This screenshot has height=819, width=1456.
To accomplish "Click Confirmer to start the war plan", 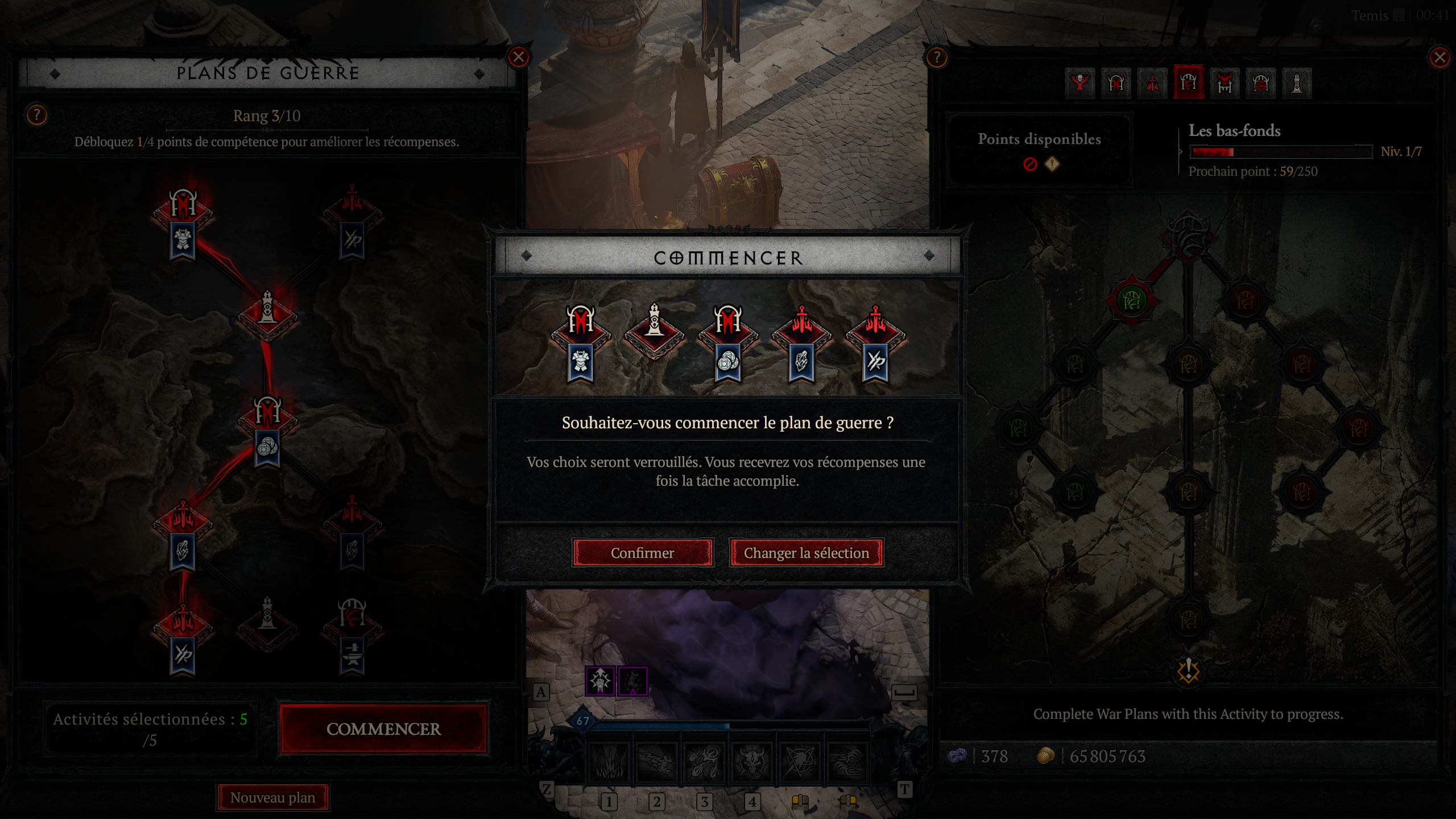I will click(x=643, y=553).
